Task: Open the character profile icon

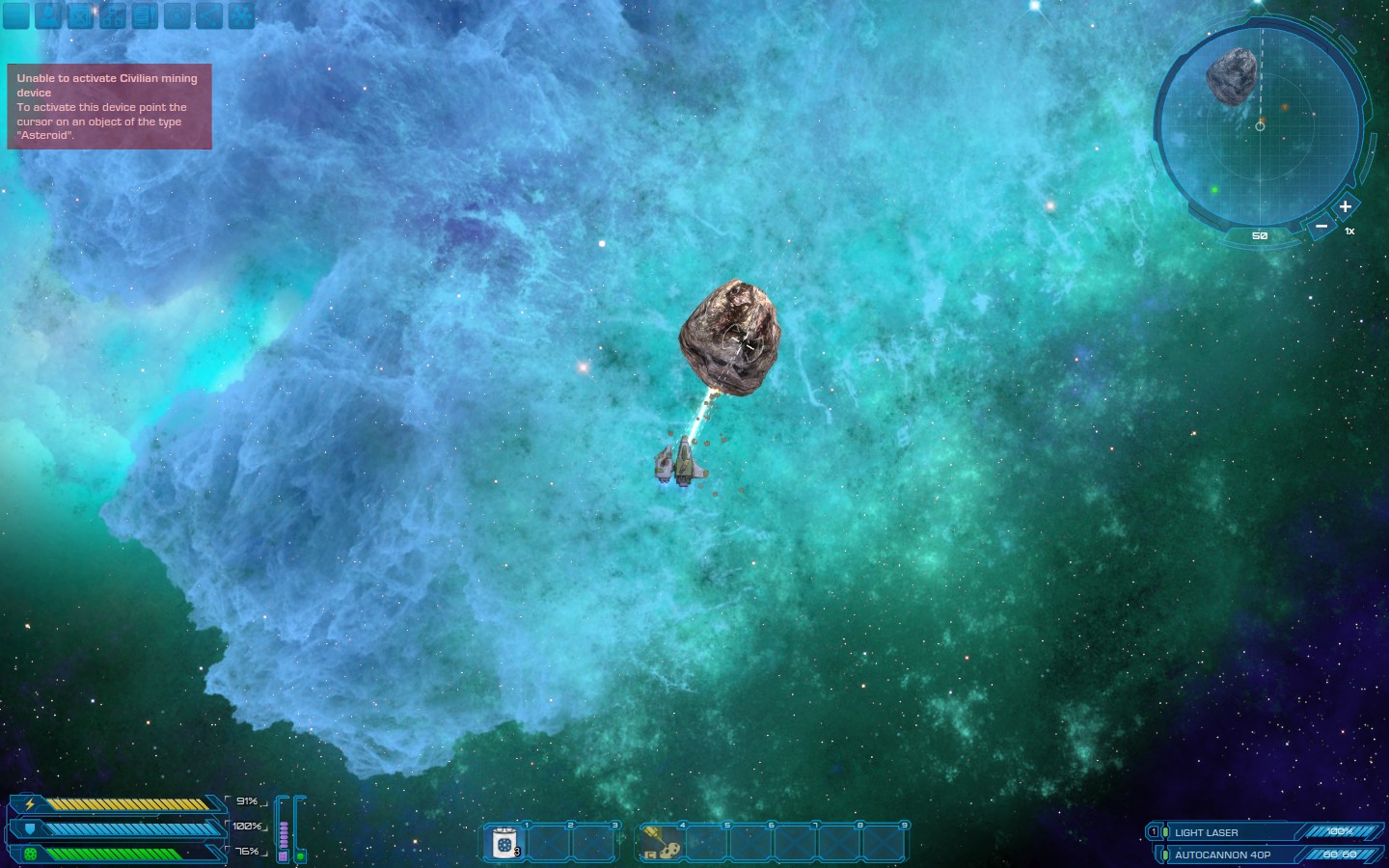Action: tap(48, 15)
